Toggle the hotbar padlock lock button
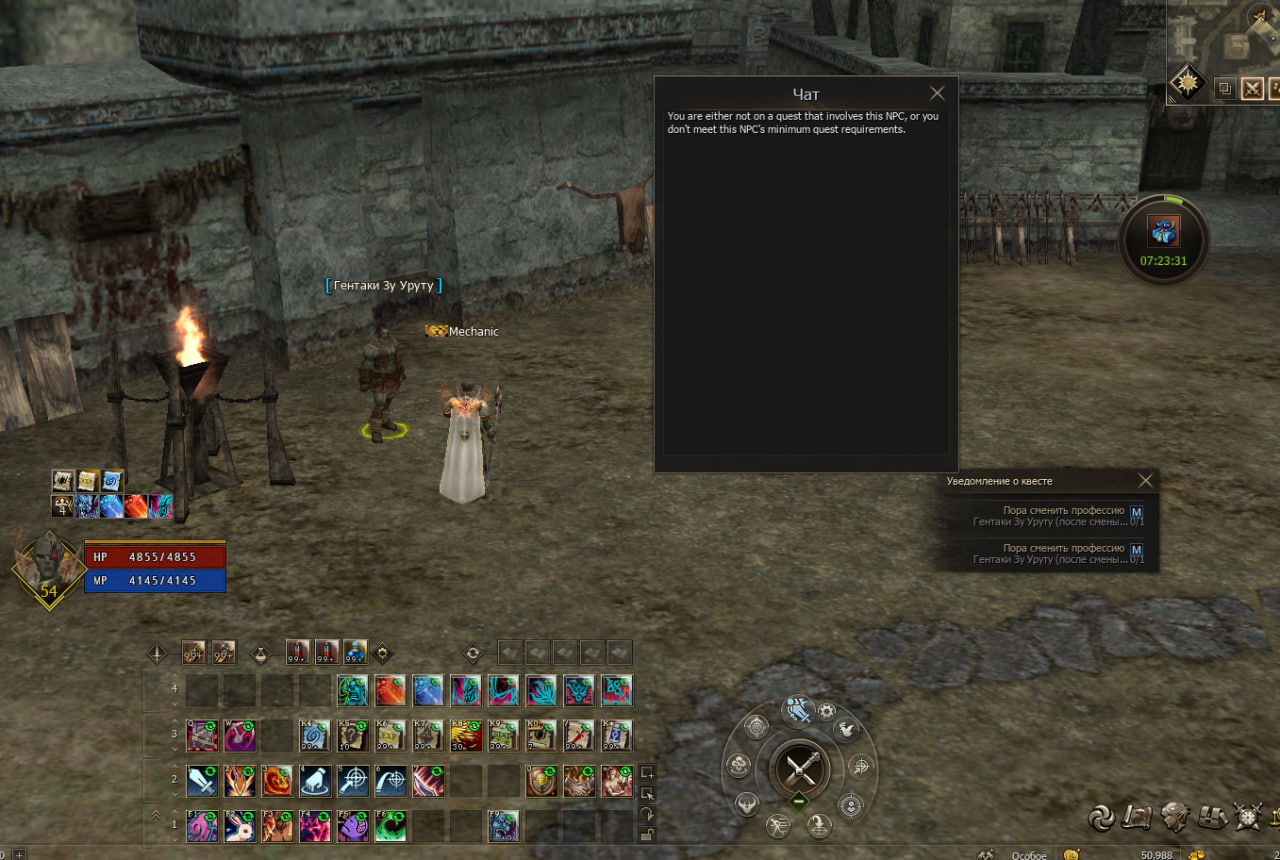The width and height of the screenshot is (1280, 860). click(647, 834)
